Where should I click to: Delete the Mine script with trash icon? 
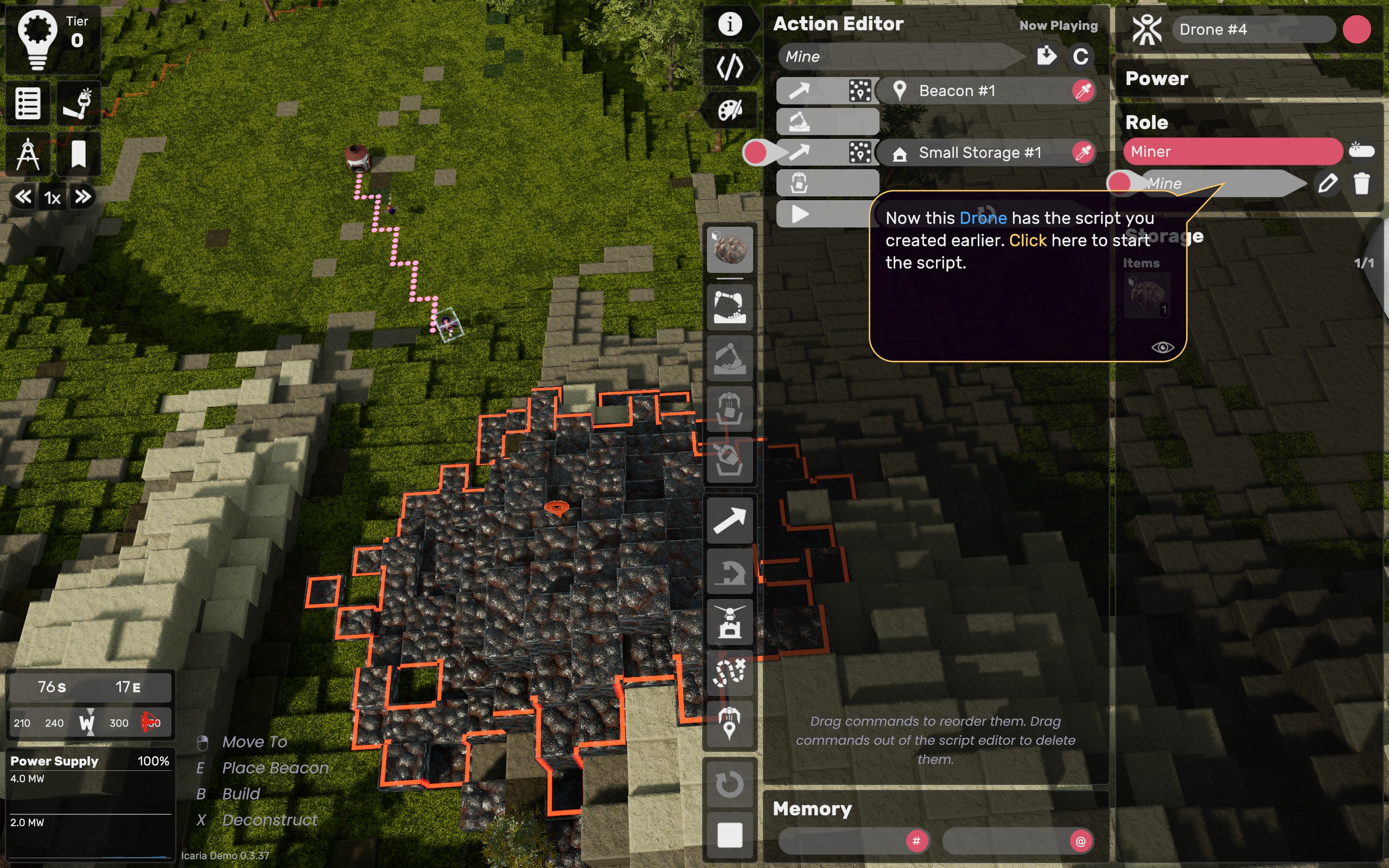pyautogui.click(x=1361, y=184)
